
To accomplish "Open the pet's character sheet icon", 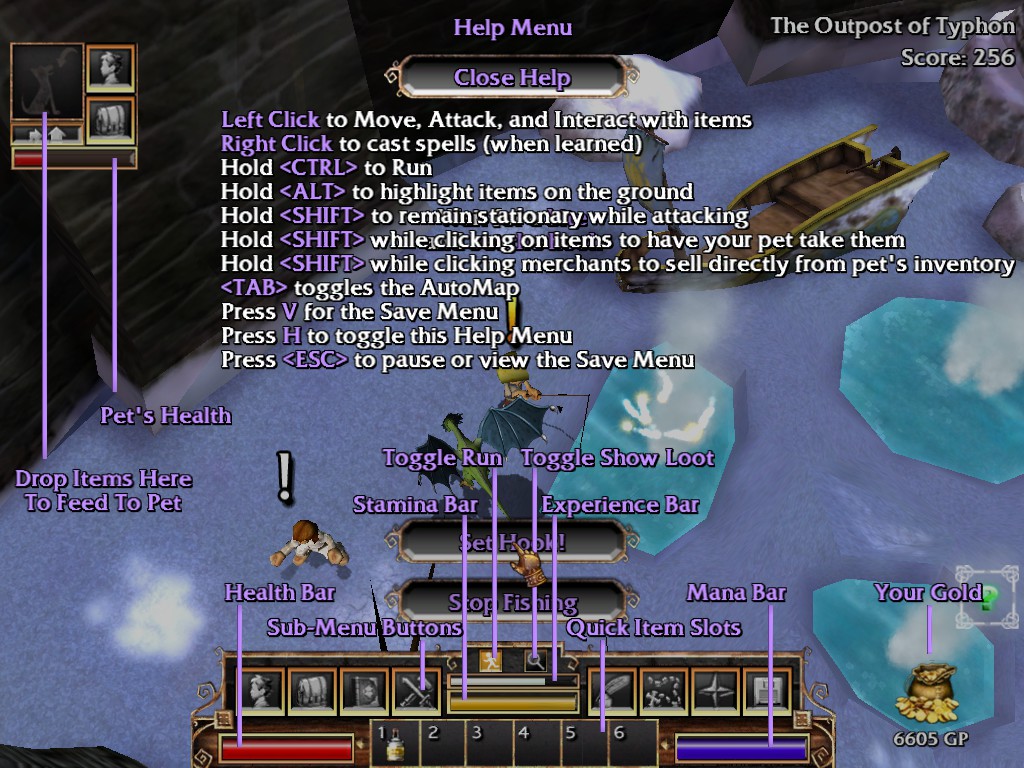I will click(110, 69).
